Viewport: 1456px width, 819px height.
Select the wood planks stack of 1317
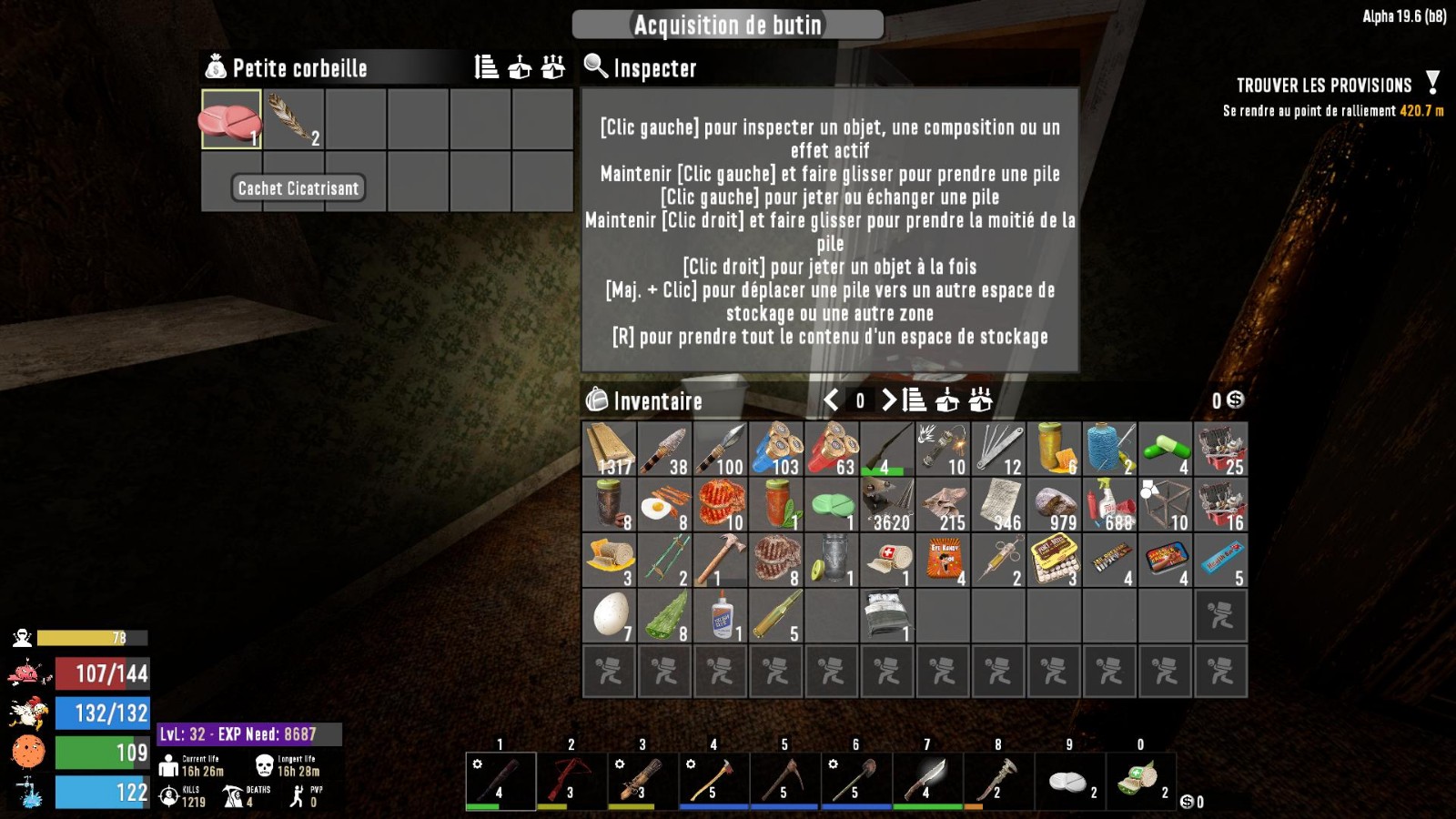pos(609,449)
